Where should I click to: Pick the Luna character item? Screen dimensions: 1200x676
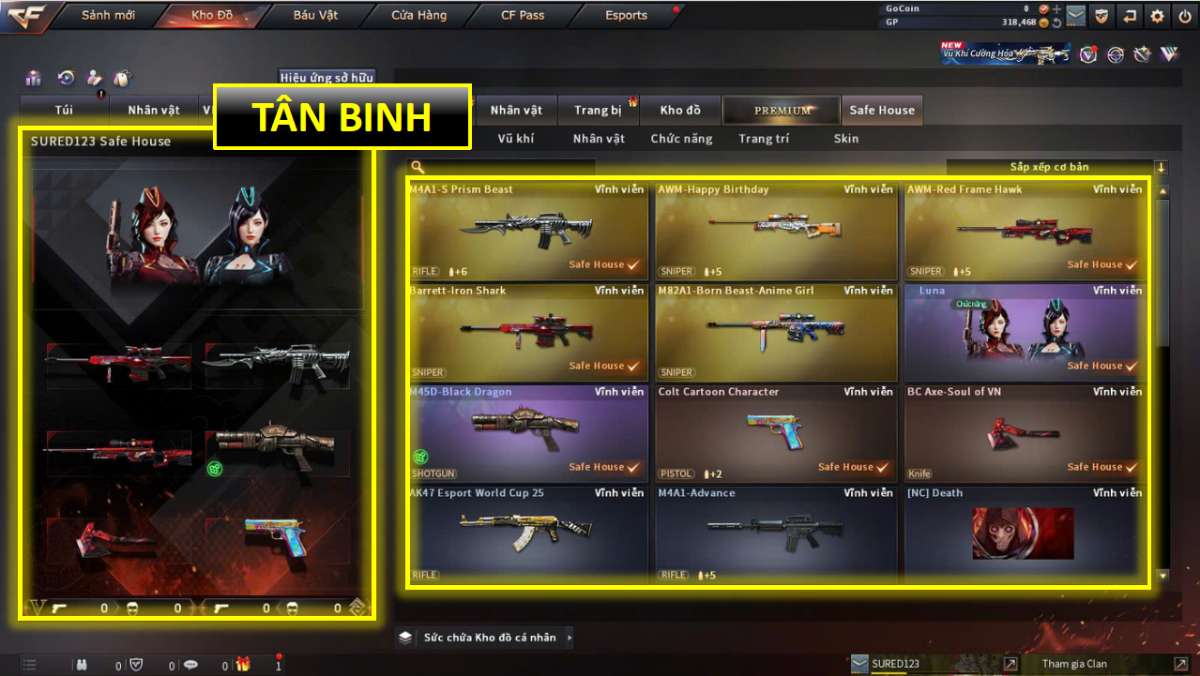coord(1024,332)
